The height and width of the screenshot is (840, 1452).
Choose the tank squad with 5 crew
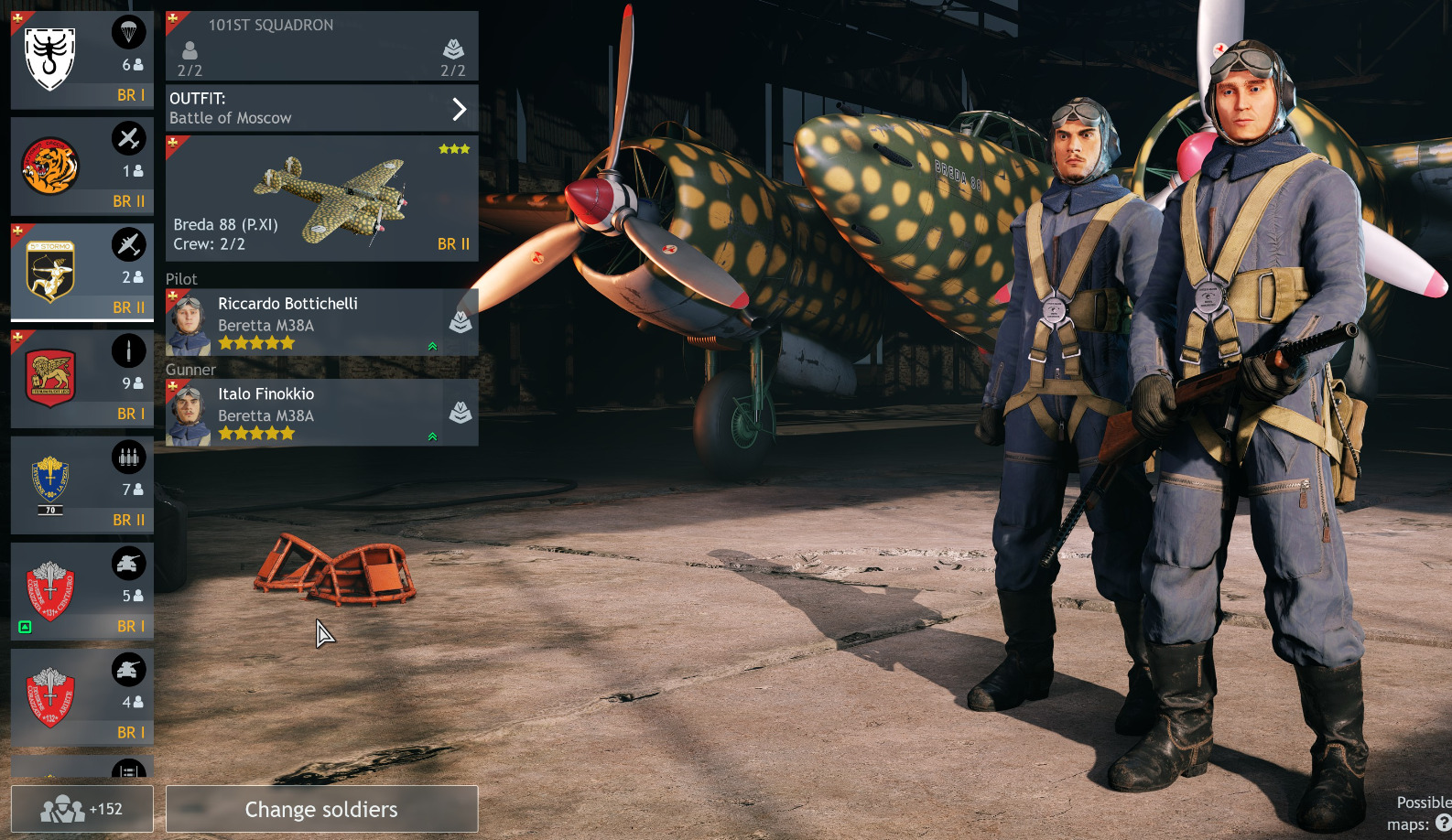tap(81, 591)
